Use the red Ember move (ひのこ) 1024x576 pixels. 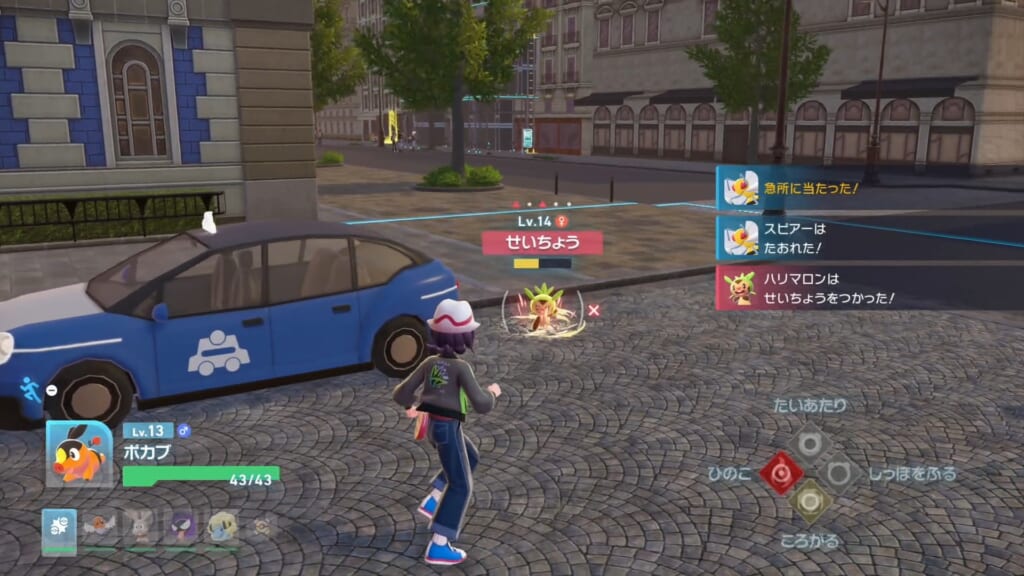780,472
